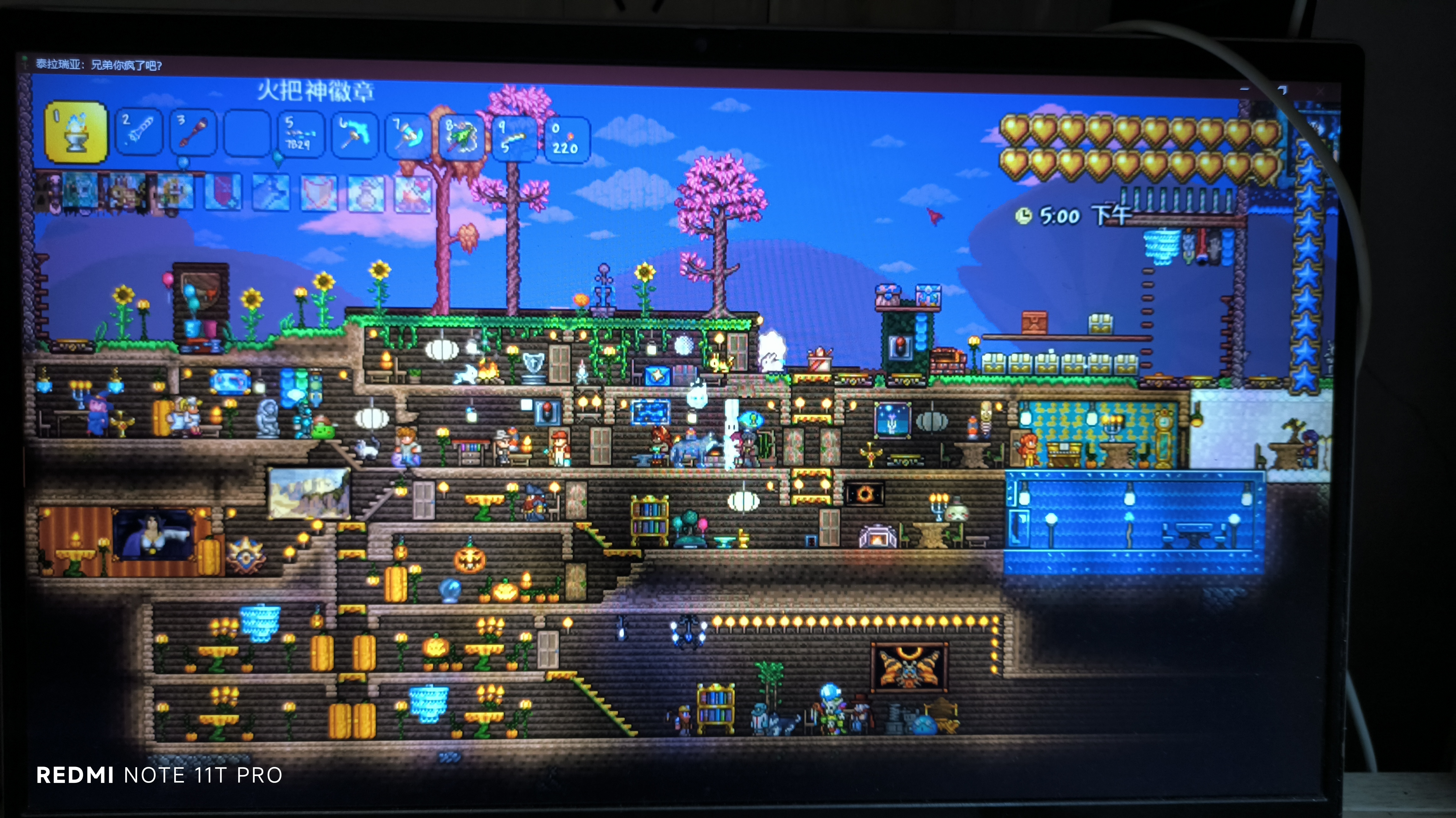Image resolution: width=1456 pixels, height=818 pixels.
Task: Select the Torch God's Favor hotbar slot
Action: (76, 133)
